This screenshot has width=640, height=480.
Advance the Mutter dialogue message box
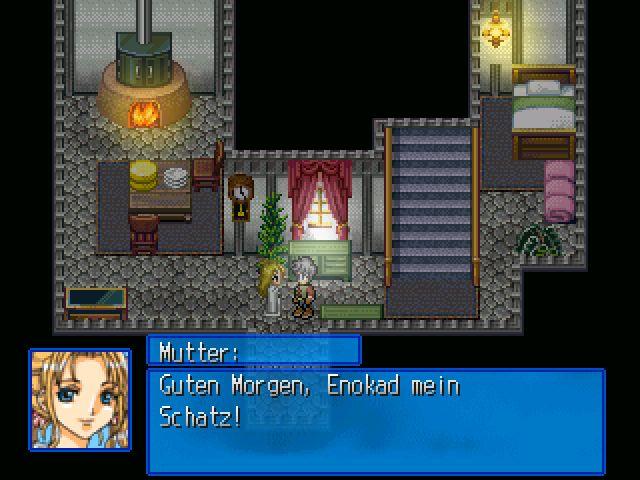coord(375,420)
